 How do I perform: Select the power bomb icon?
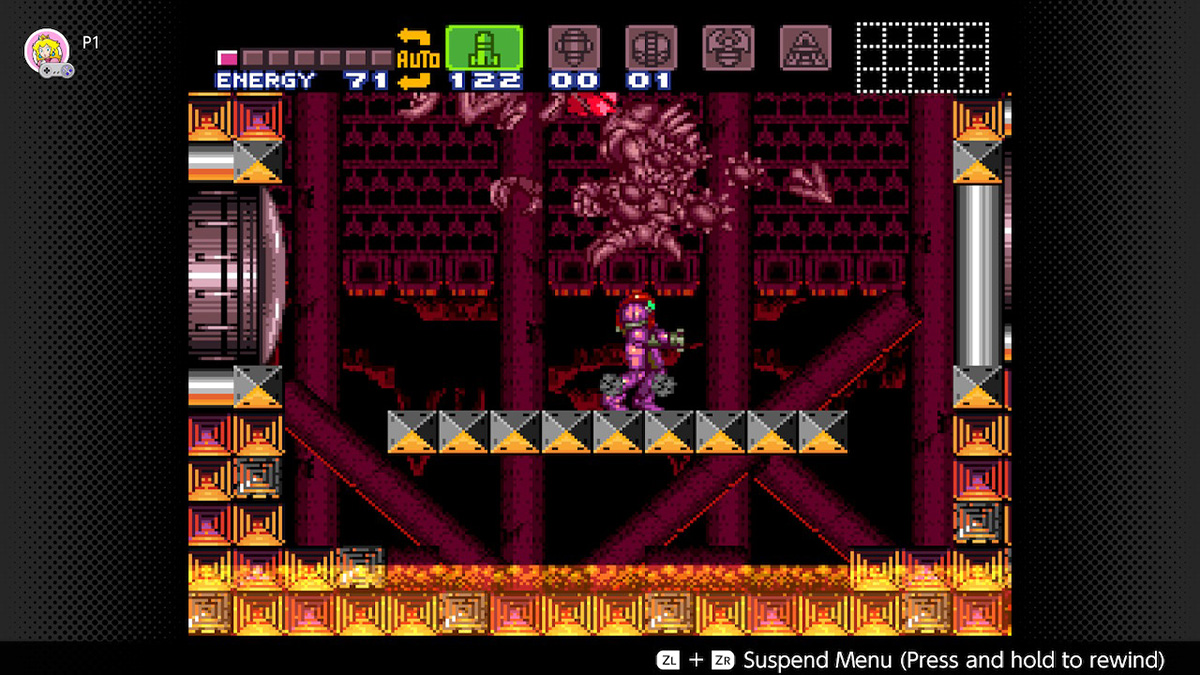[x=650, y=47]
